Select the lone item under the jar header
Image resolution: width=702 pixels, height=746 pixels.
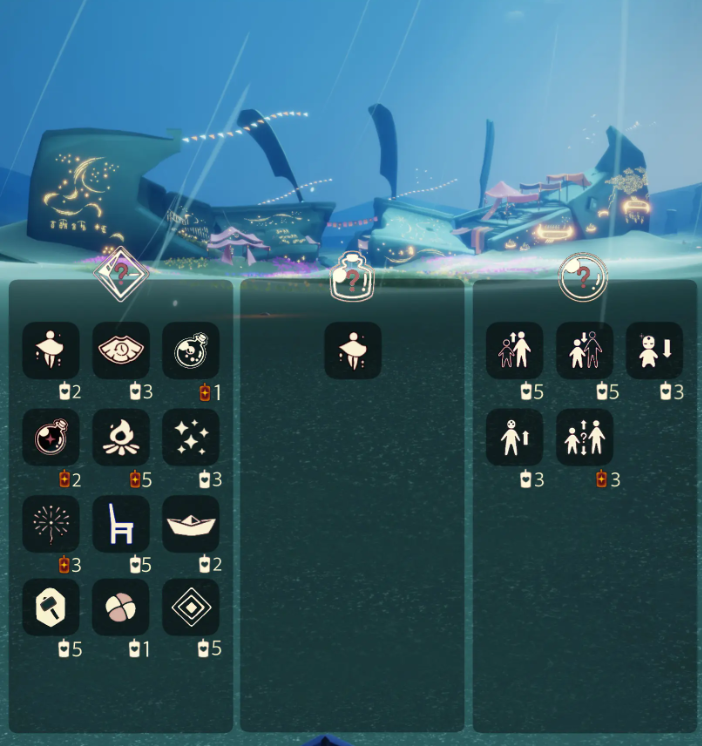point(353,350)
